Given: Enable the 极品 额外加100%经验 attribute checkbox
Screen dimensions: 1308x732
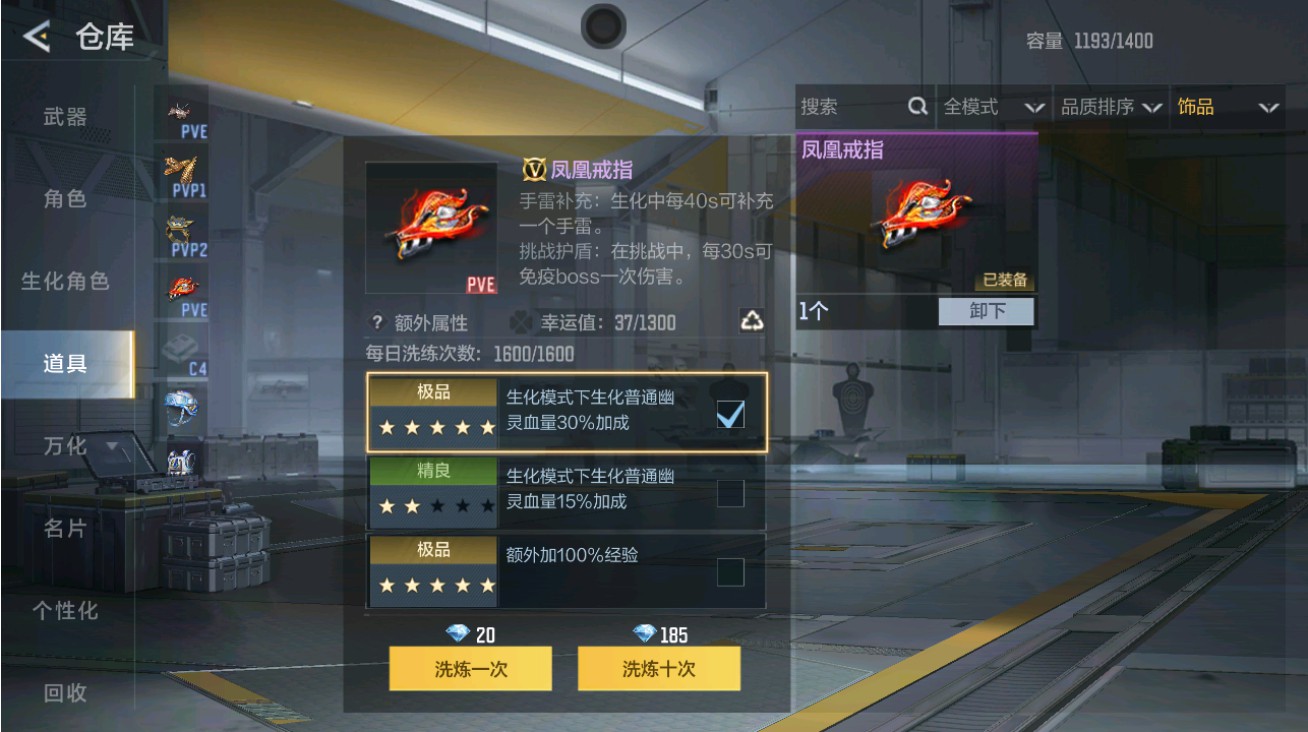Looking at the screenshot, I should pyautogui.click(x=731, y=570).
